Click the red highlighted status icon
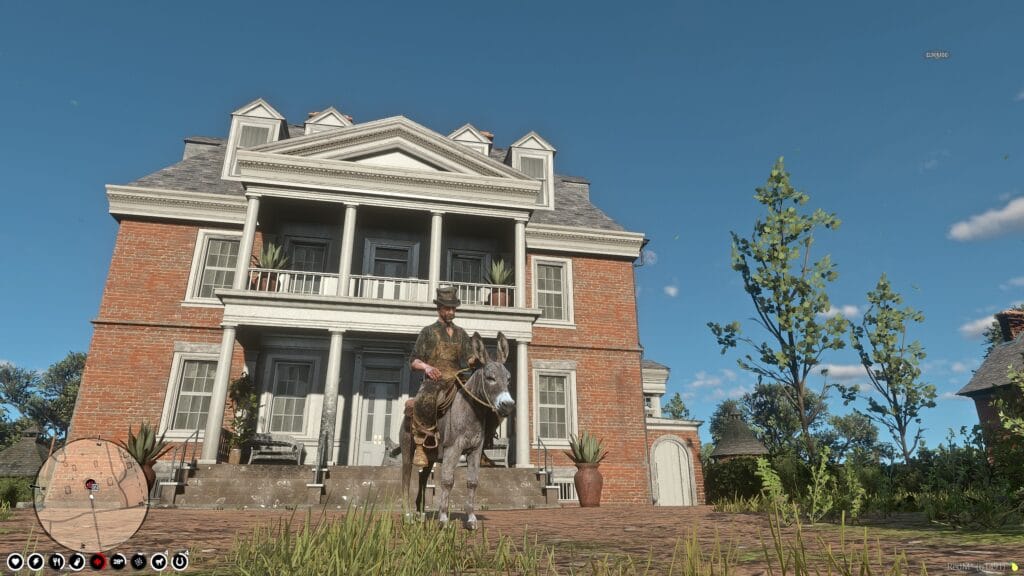The image size is (1024, 576). 98,561
